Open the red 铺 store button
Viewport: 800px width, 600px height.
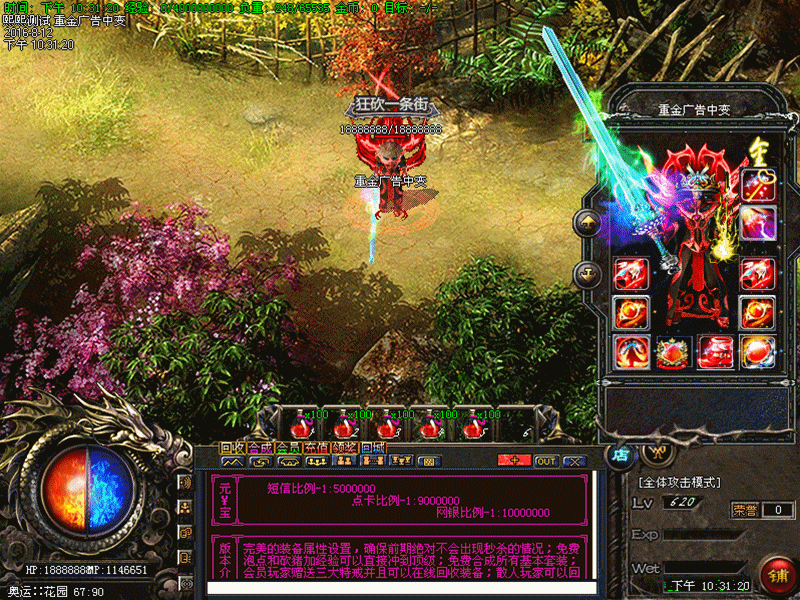[x=776, y=575]
